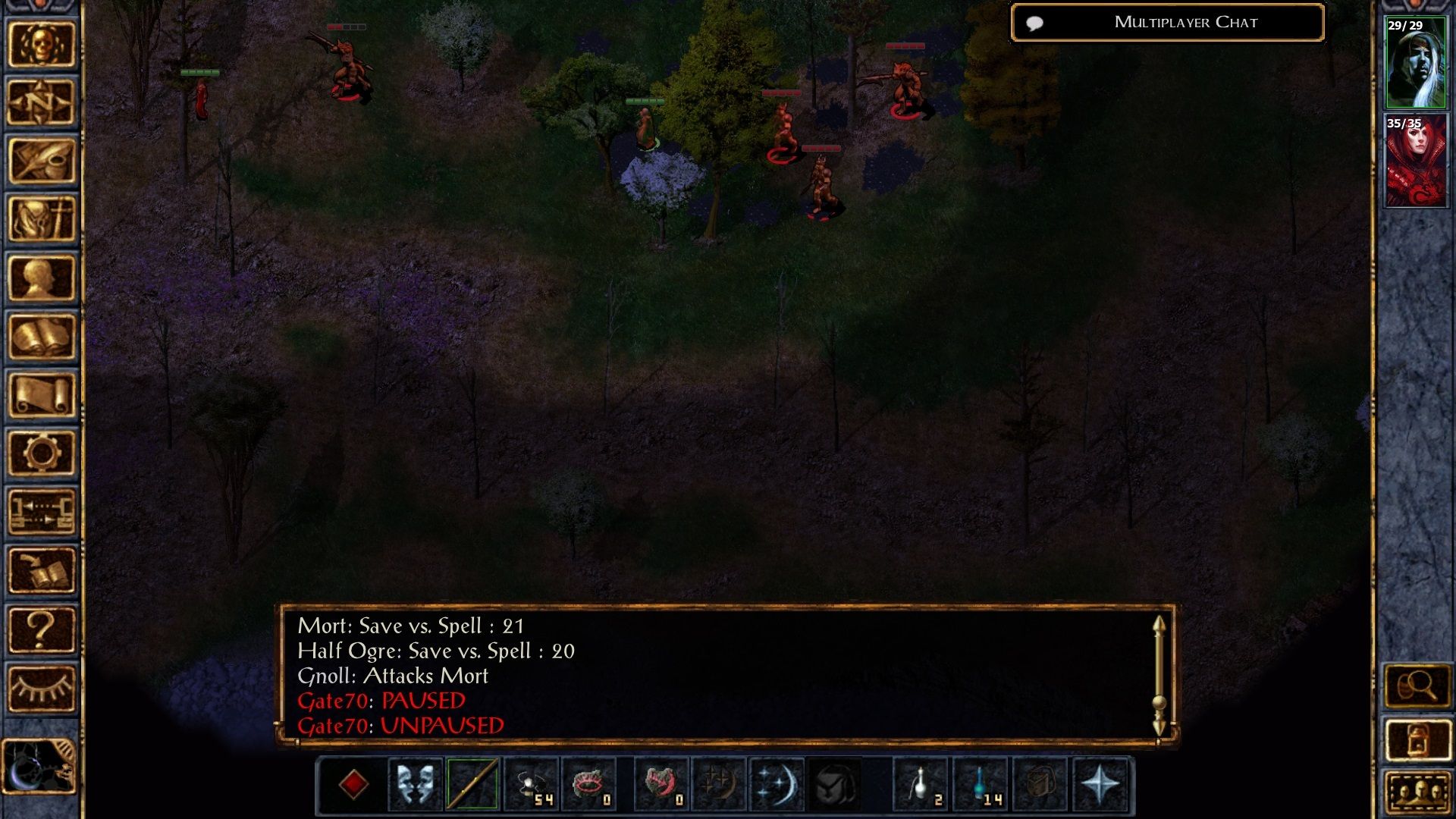Open the character record bust icon

coord(42,278)
